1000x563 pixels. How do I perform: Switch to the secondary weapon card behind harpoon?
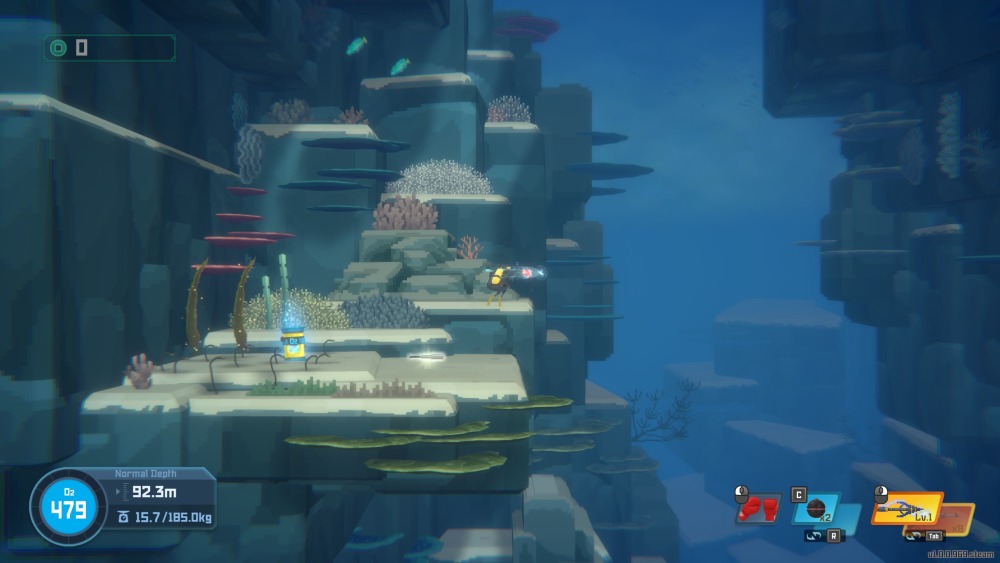(961, 518)
